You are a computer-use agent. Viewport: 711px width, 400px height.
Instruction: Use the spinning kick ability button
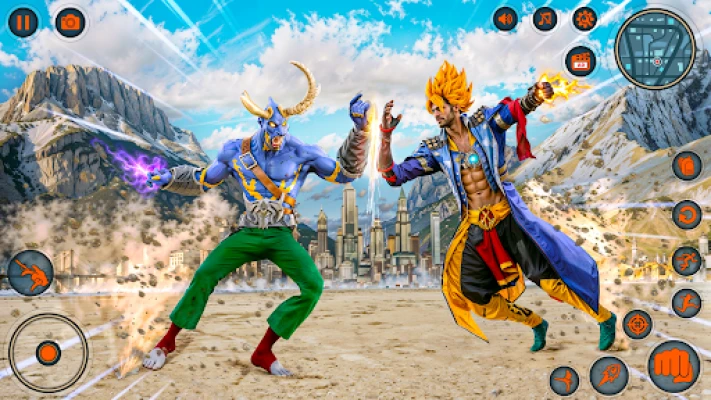click(x=564, y=380)
